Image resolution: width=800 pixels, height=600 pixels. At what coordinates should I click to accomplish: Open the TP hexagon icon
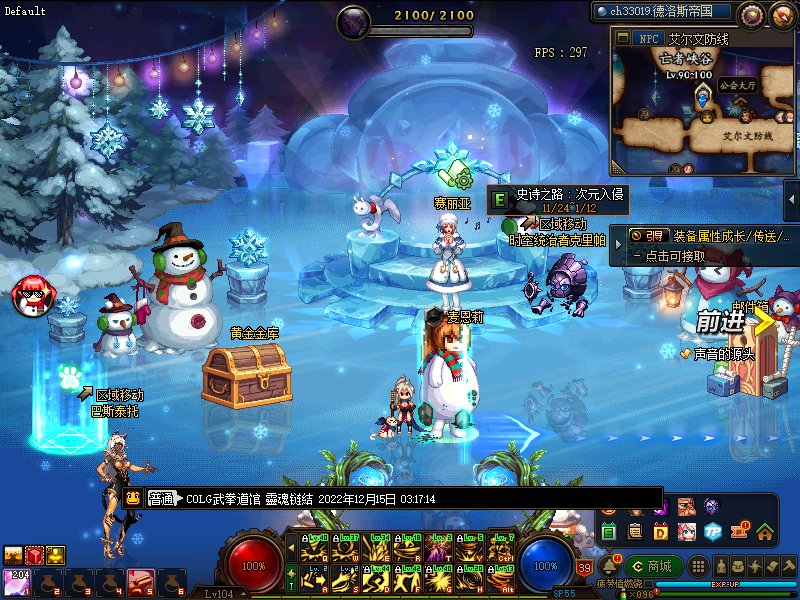pyautogui.click(x=712, y=531)
